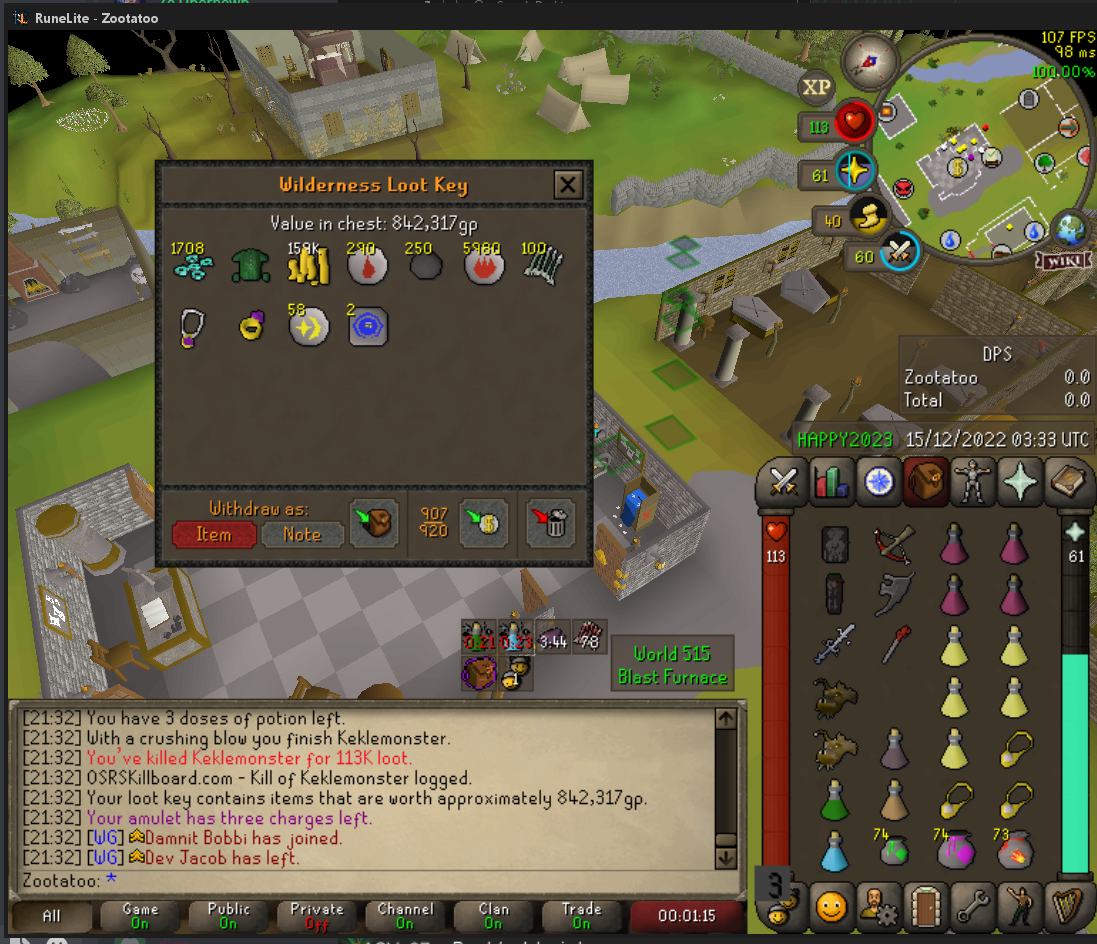Switch chat filter to Public
Viewport: 1097px width, 944px height.
click(229, 916)
